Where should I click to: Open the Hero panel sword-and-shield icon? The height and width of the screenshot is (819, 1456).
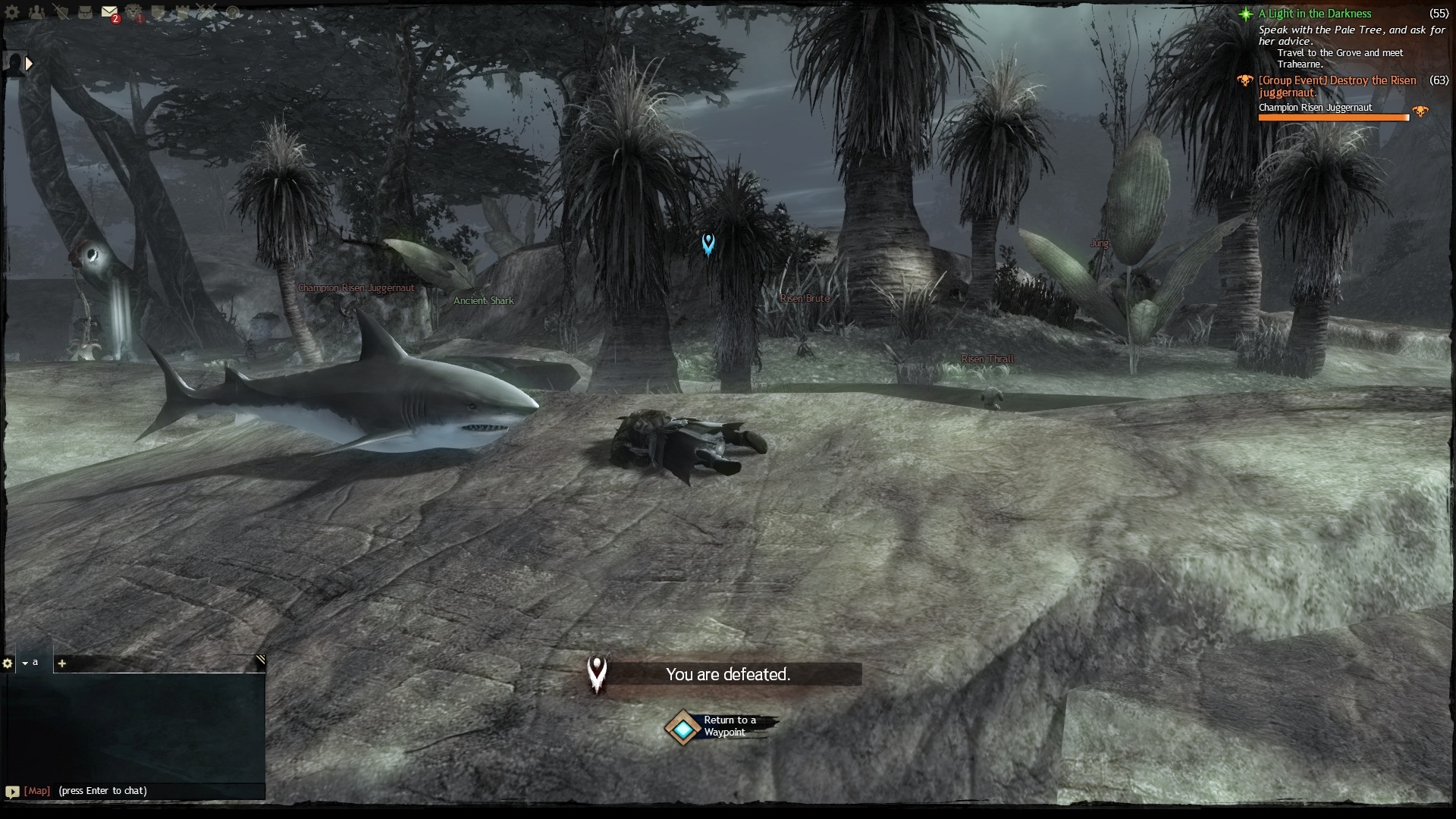click(61, 13)
